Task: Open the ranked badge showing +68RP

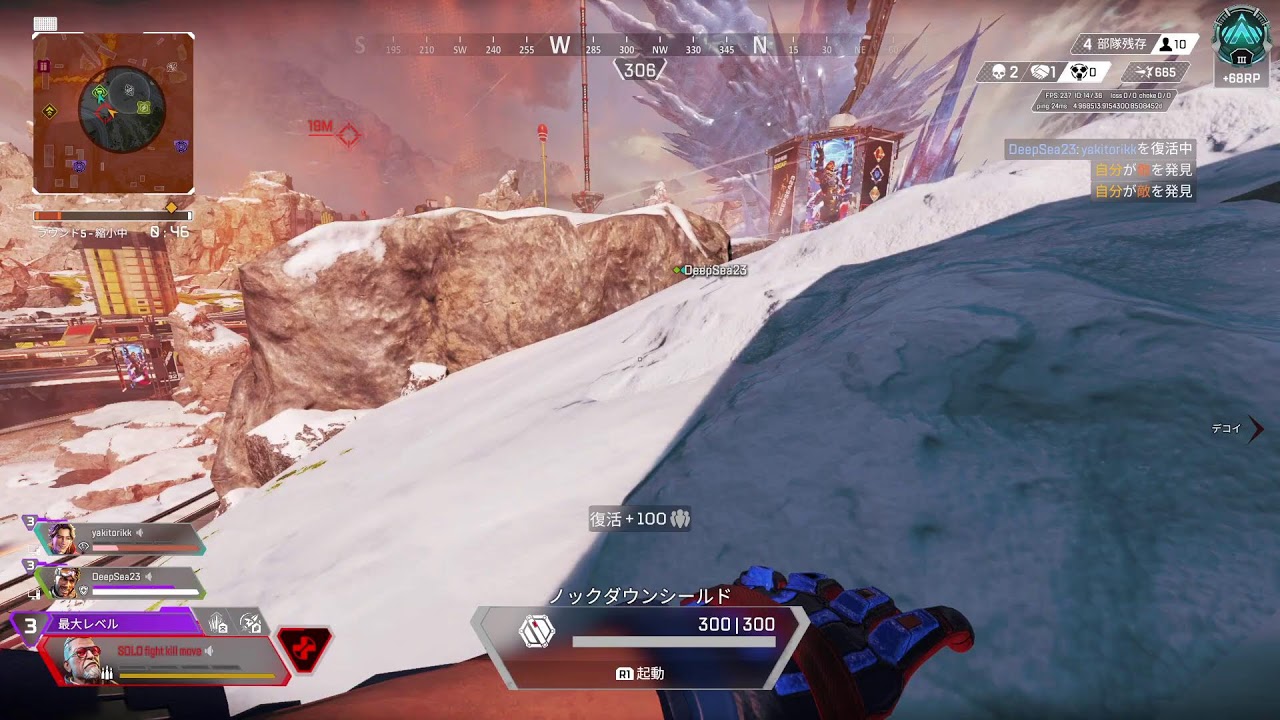Action: tap(1241, 47)
